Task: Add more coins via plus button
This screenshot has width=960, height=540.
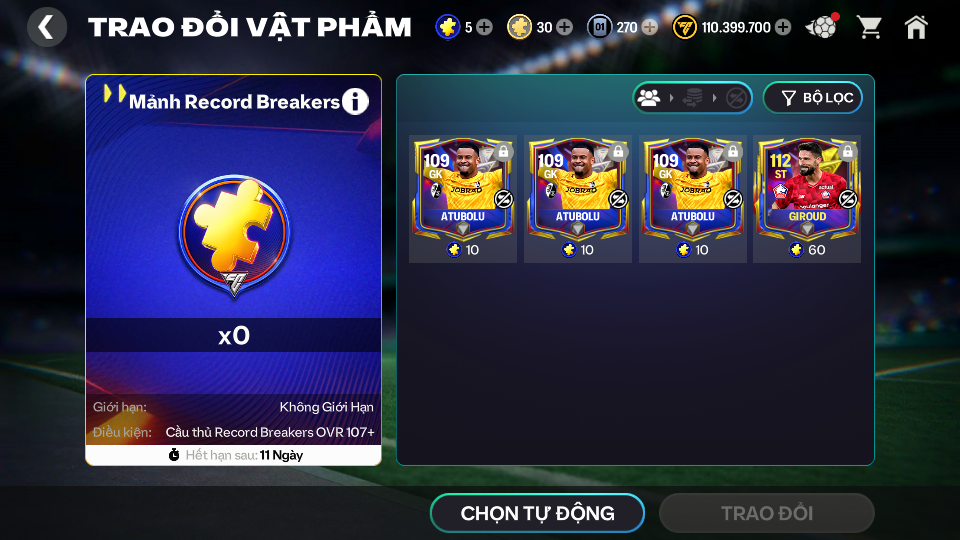Action: click(783, 27)
